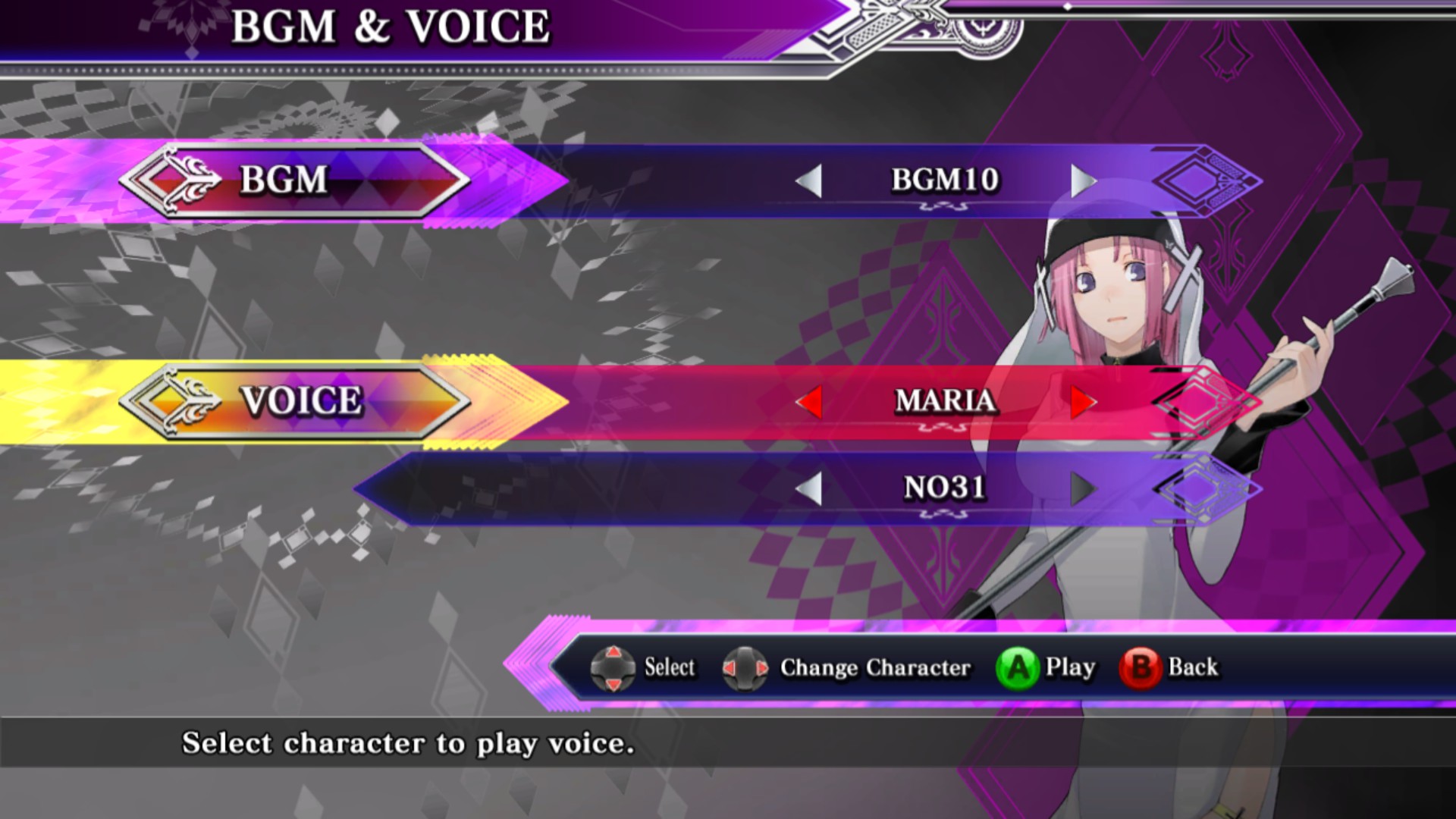Go to previous voice clip before NO31
Screen dimensions: 1456x819
click(810, 489)
